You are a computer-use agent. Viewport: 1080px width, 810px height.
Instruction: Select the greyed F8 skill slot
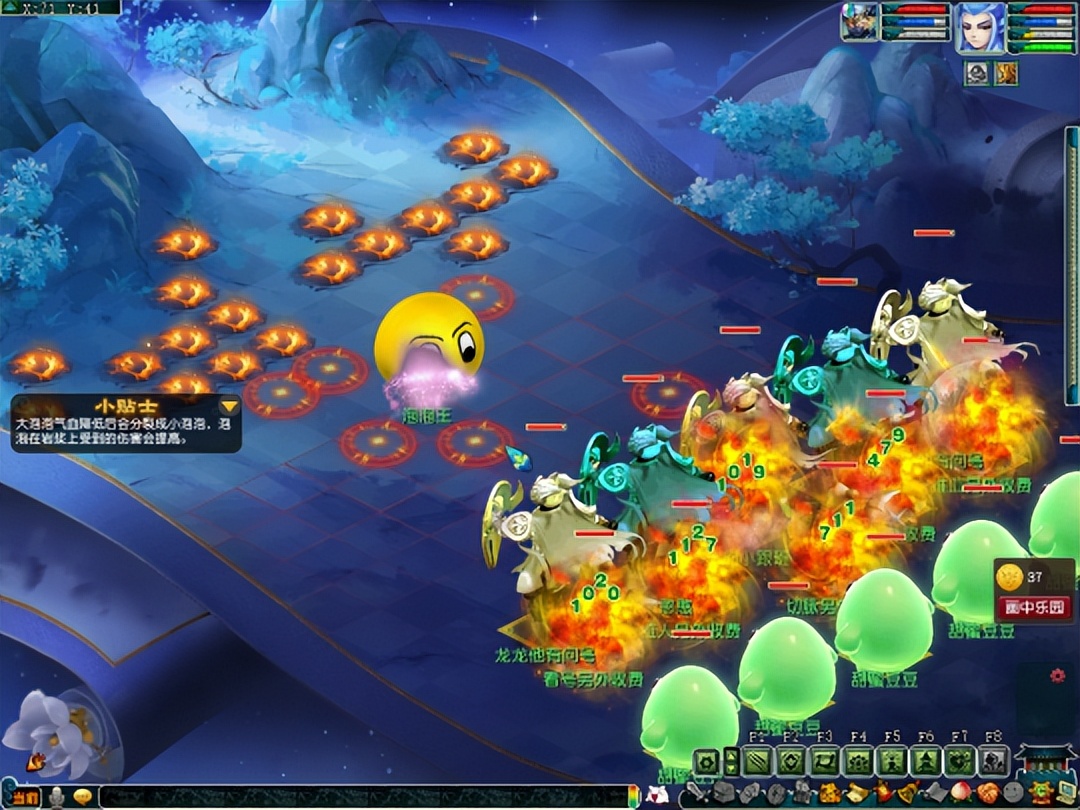point(992,762)
